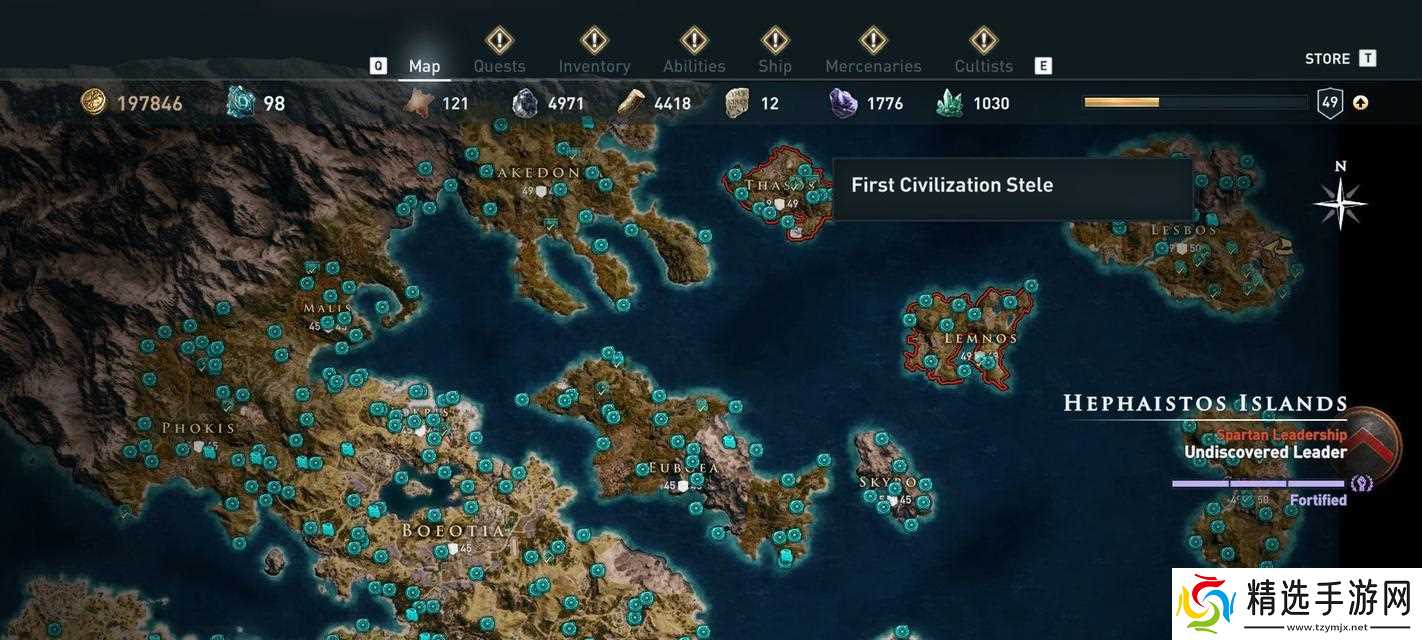Select the Map tab
Screen dimensions: 1422x640
(424, 66)
